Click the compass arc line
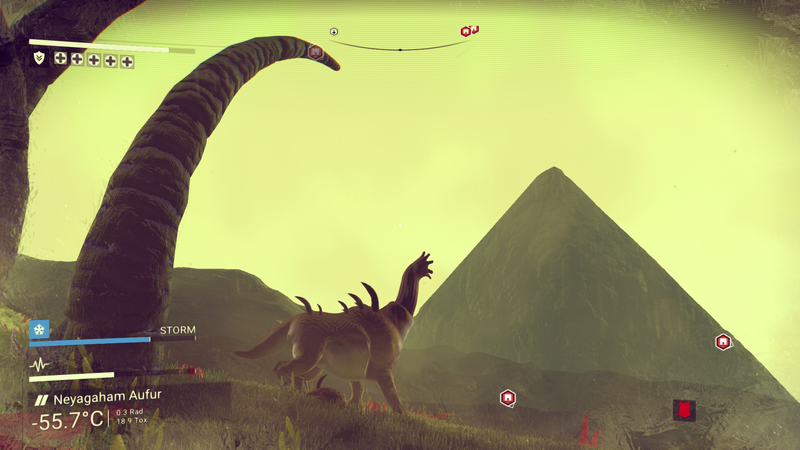The width and height of the screenshot is (800, 450). (x=400, y=48)
